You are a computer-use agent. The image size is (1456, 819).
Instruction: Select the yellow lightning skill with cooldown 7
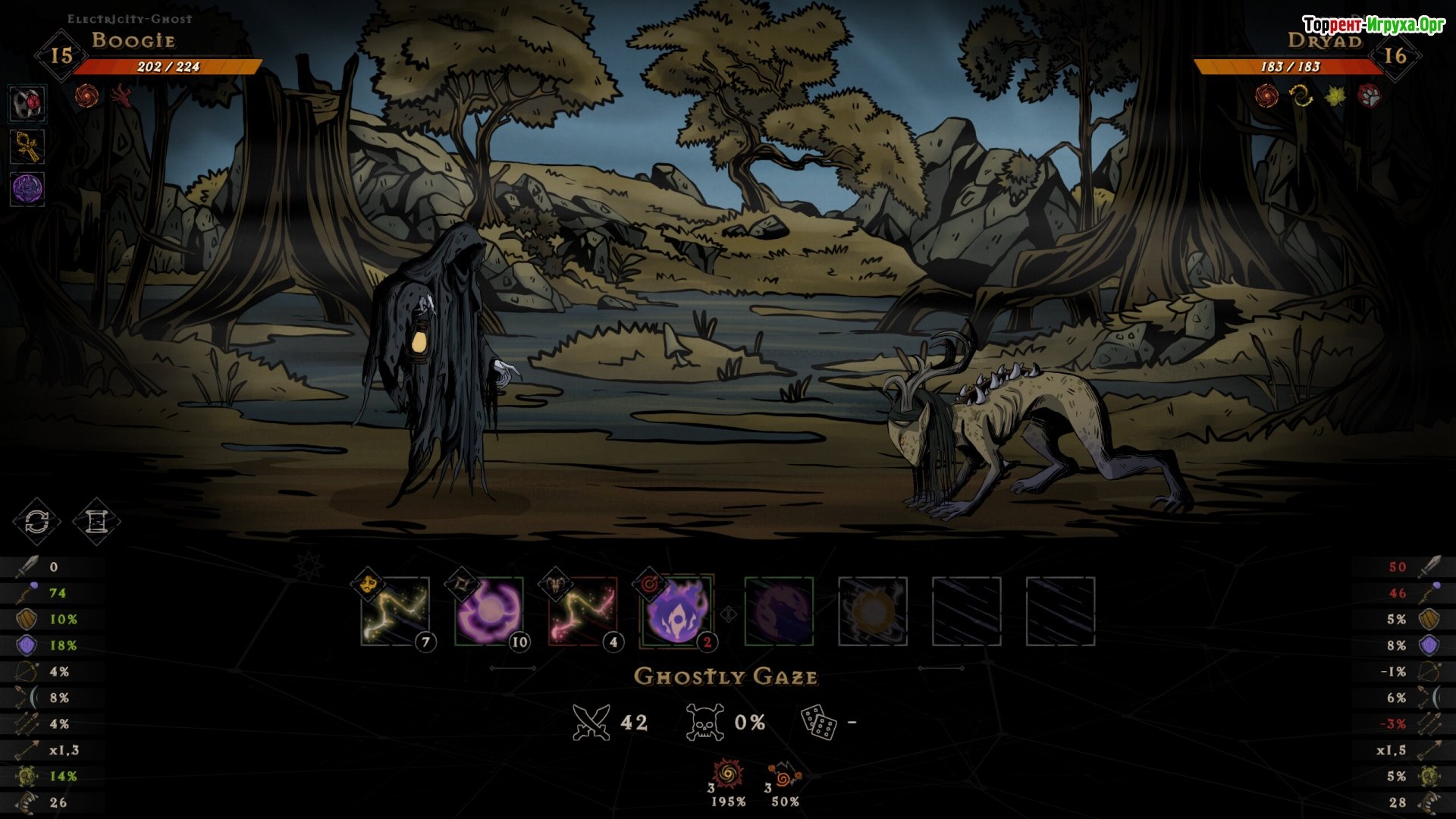click(395, 611)
